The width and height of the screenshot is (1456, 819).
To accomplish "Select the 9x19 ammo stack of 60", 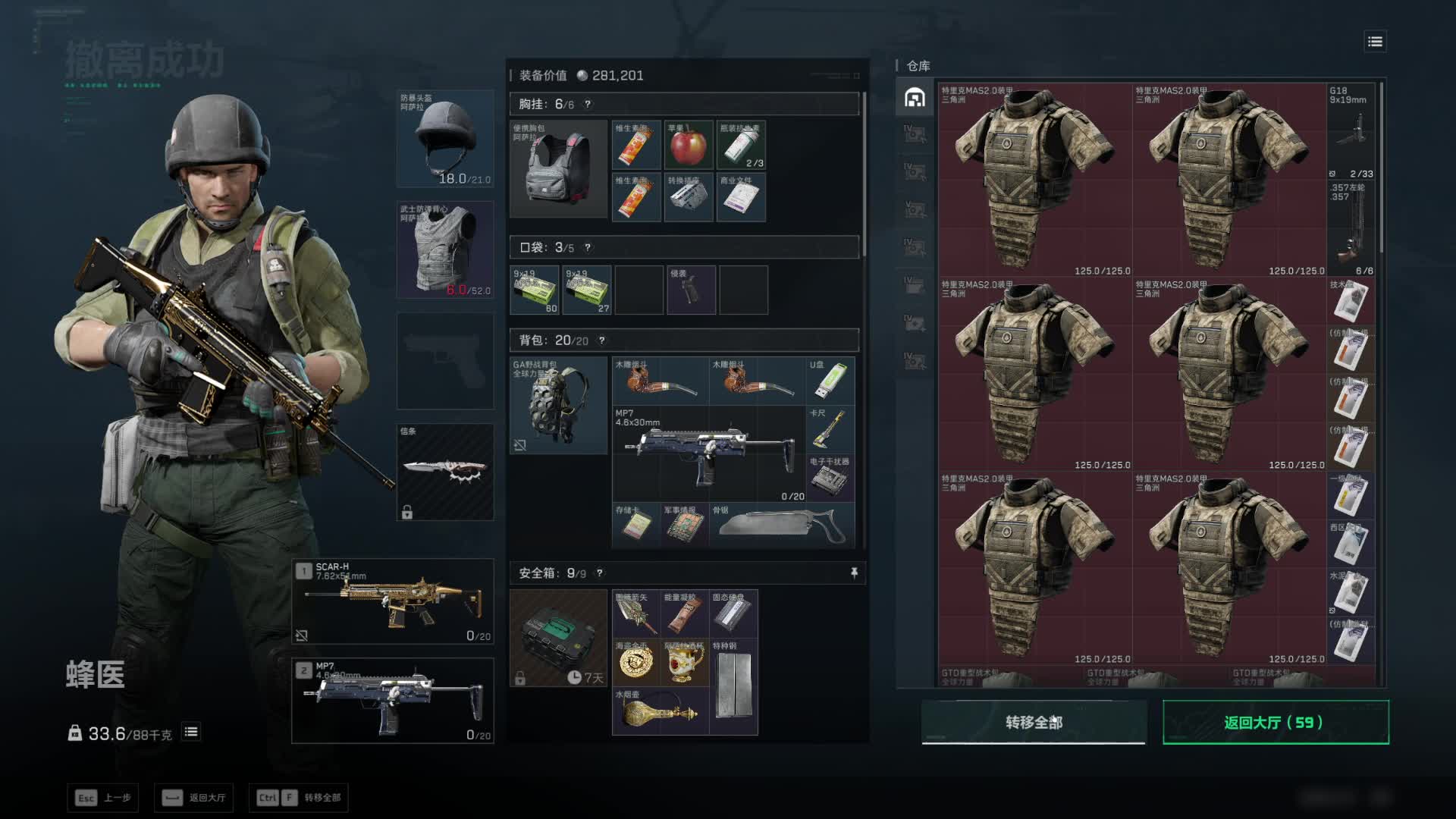I will point(535,290).
